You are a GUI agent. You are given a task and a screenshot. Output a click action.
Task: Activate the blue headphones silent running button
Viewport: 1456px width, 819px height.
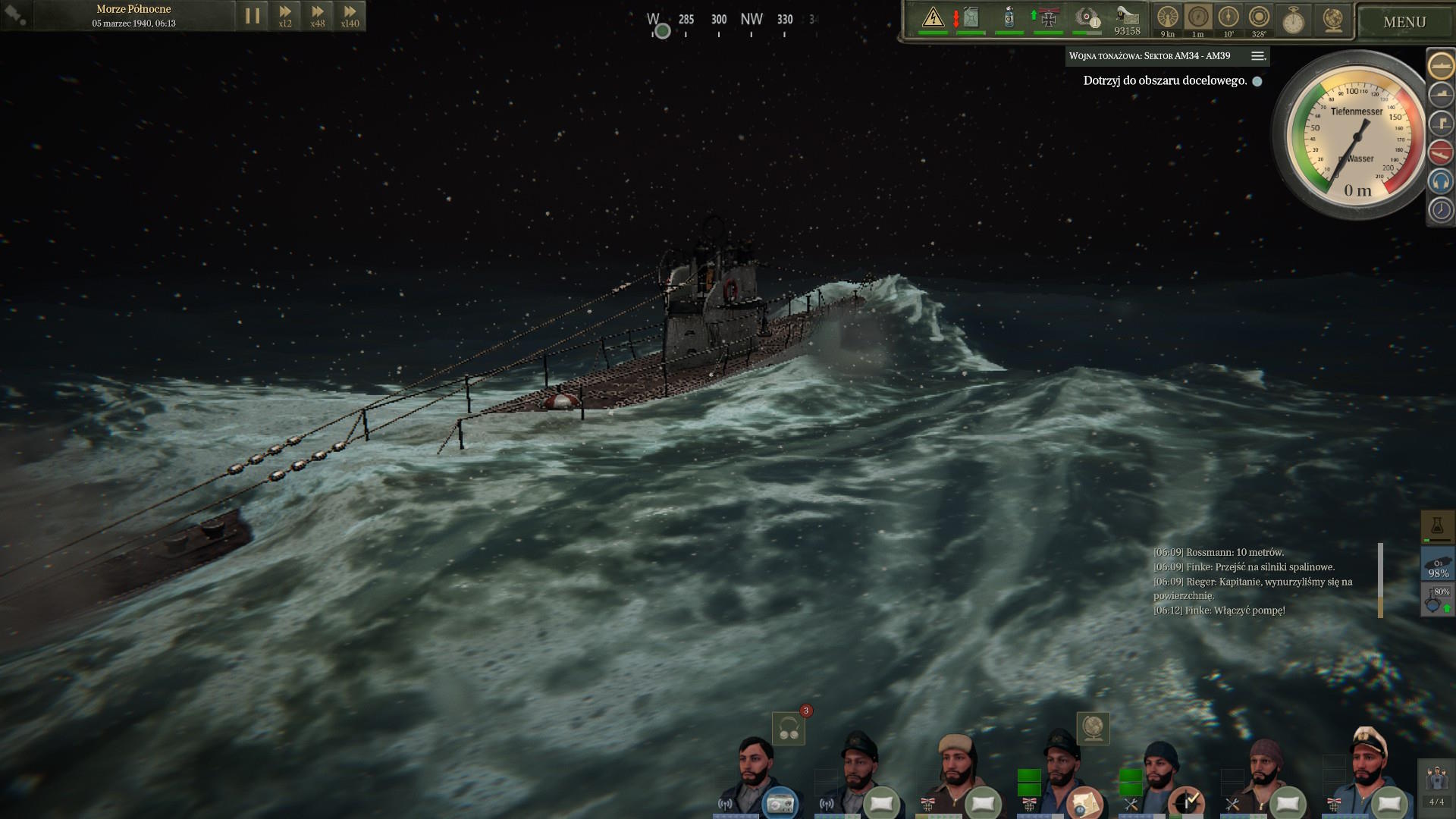pos(1441,181)
